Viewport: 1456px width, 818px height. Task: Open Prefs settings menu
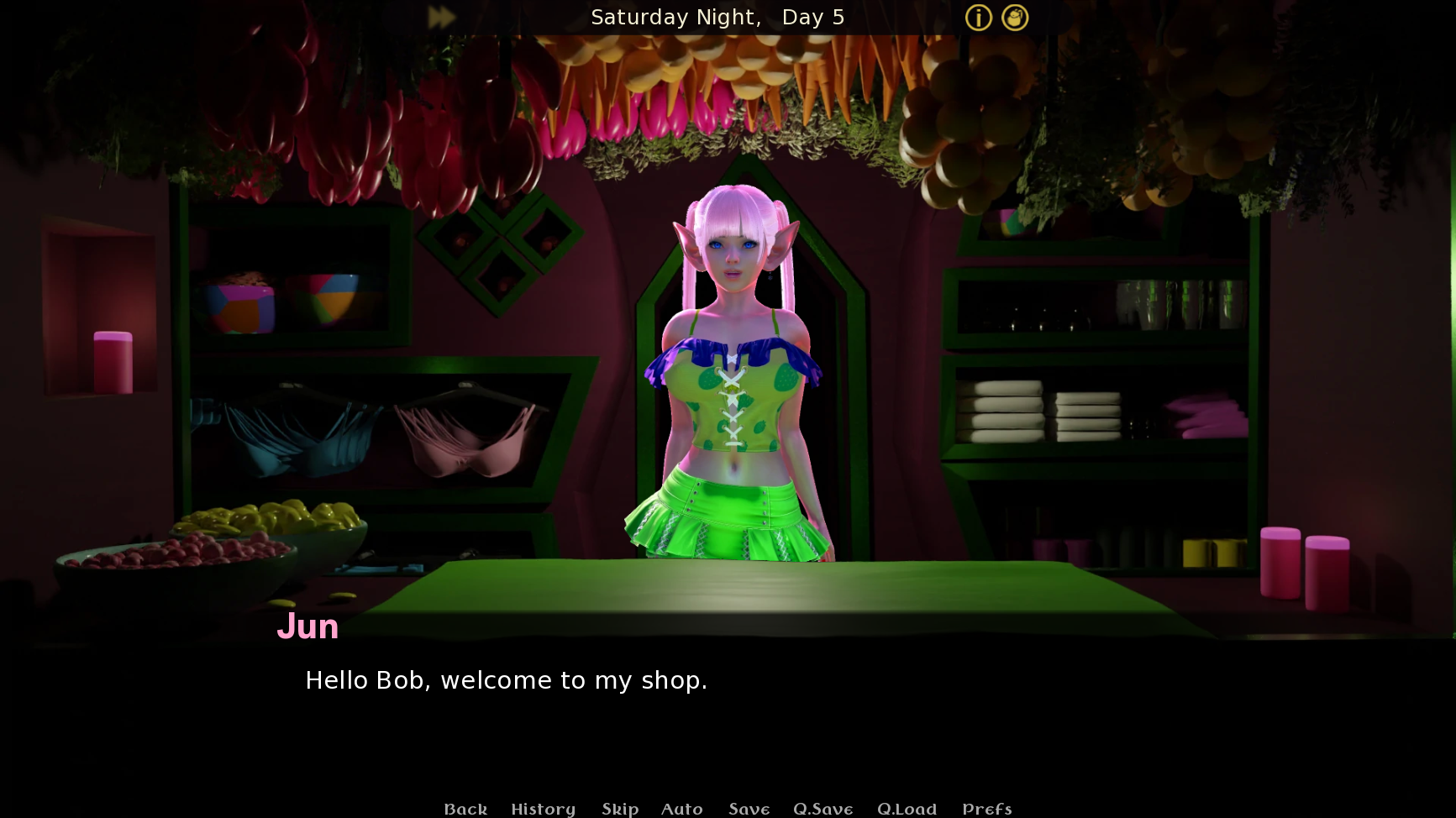coord(986,809)
